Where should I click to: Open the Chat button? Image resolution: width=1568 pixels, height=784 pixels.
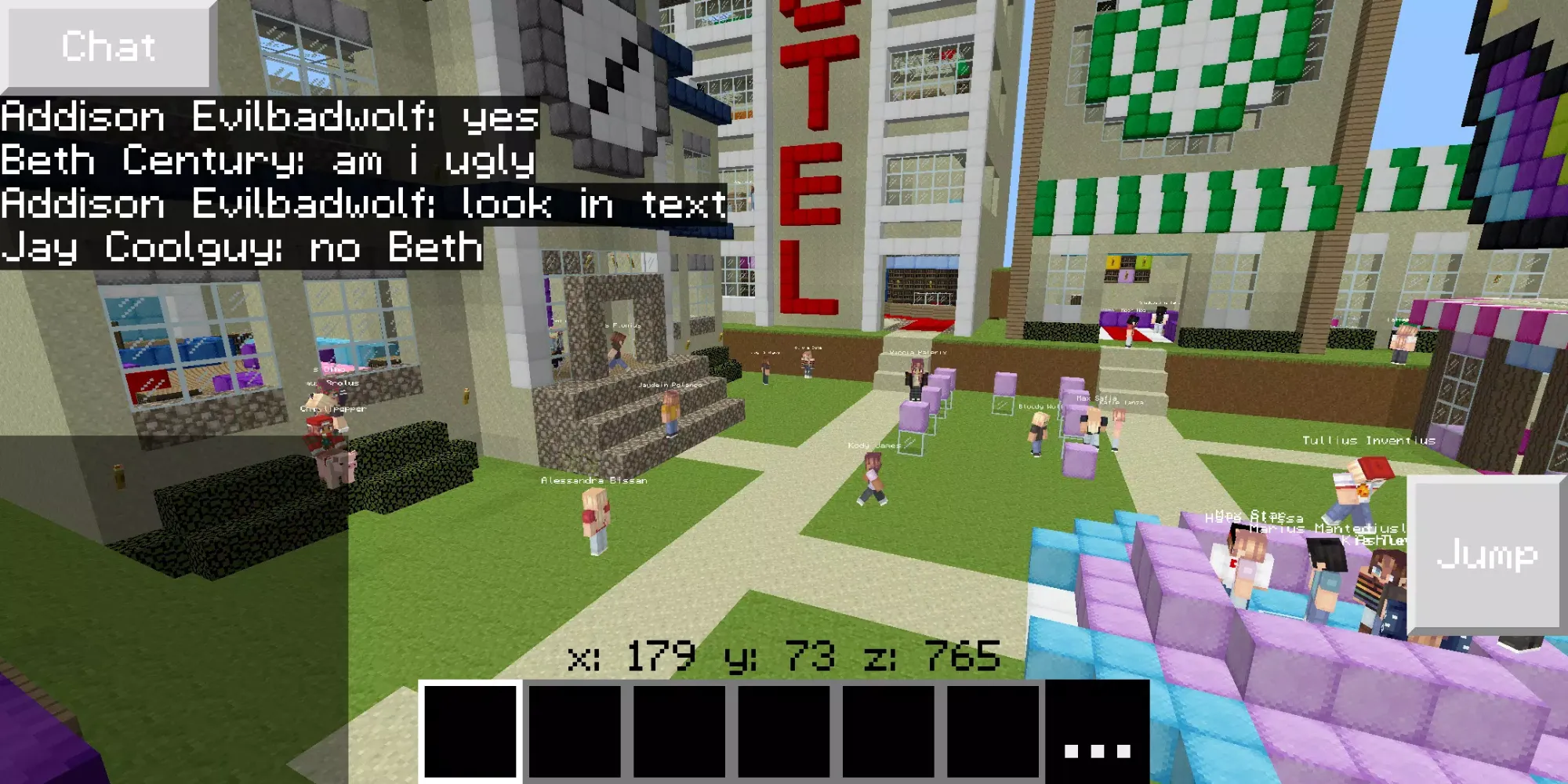pos(108,46)
